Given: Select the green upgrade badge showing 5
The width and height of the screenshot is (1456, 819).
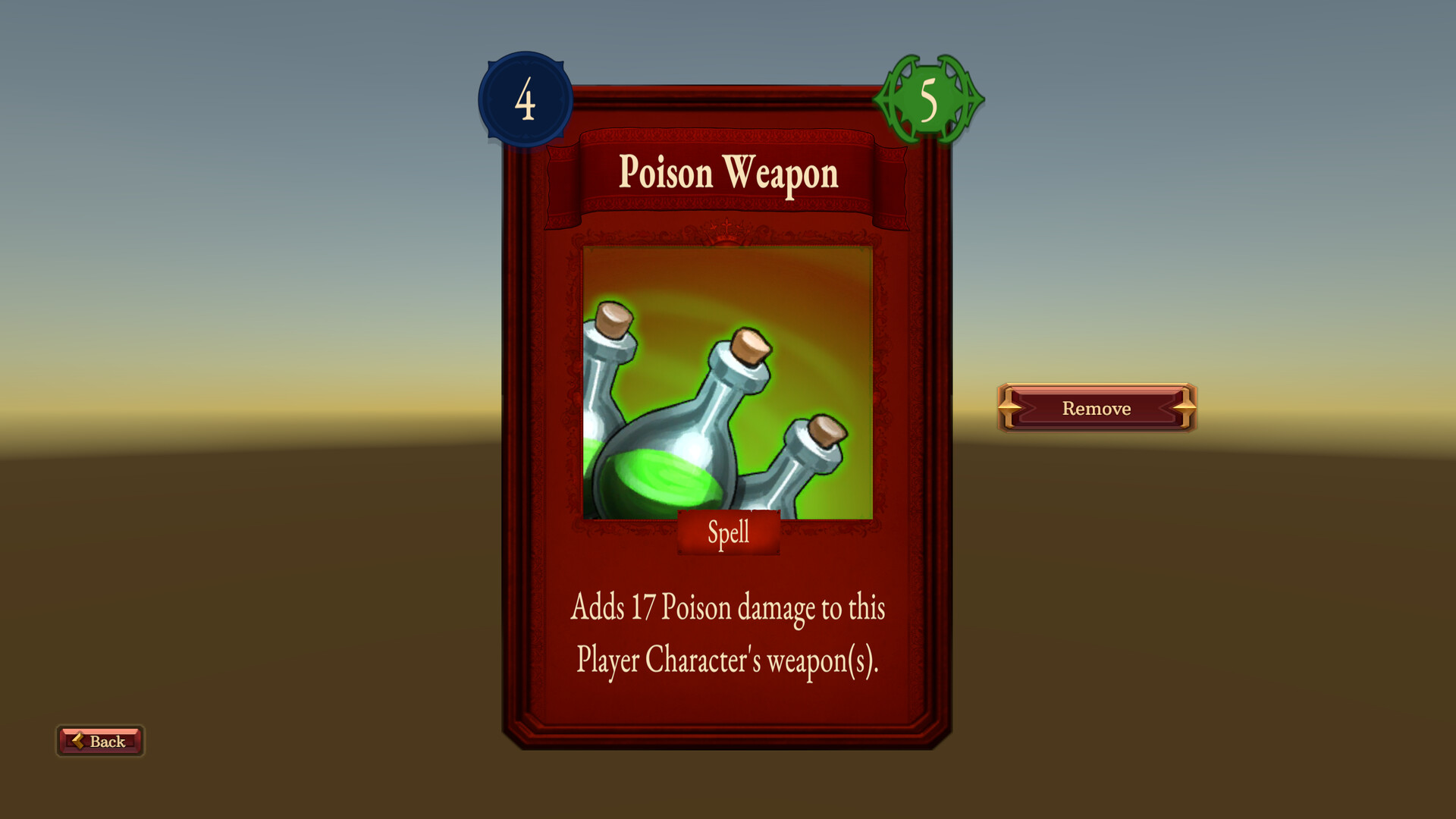Looking at the screenshot, I should pos(930,99).
